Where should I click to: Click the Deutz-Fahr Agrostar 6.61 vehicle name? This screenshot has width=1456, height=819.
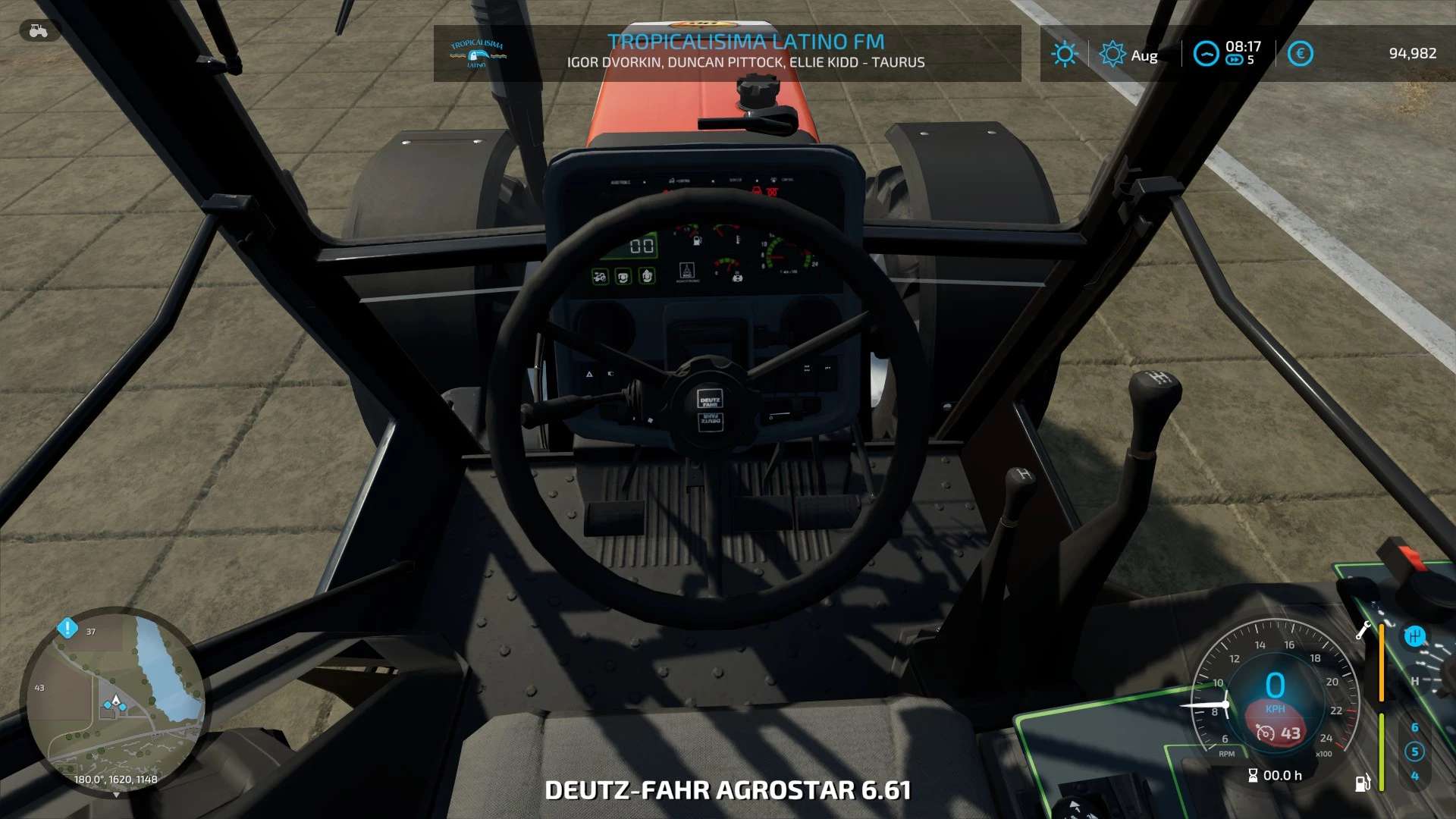[x=728, y=789]
